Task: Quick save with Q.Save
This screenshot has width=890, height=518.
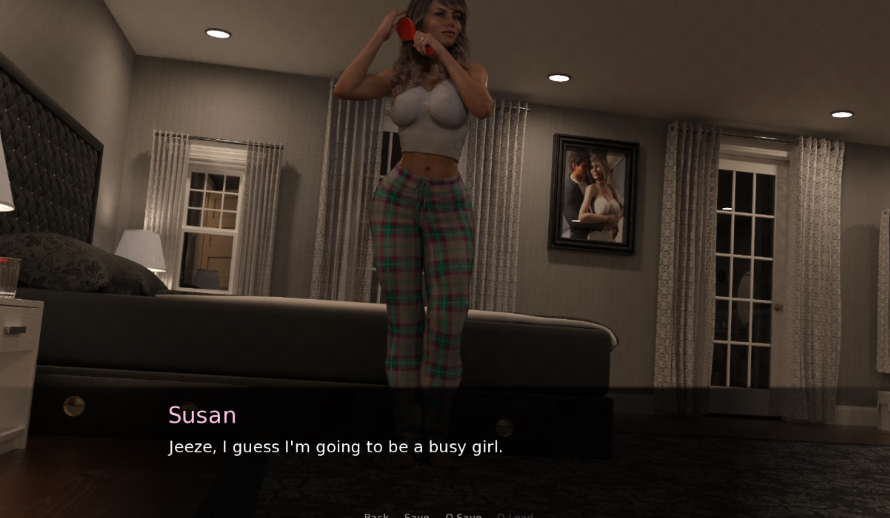Action: 463,515
